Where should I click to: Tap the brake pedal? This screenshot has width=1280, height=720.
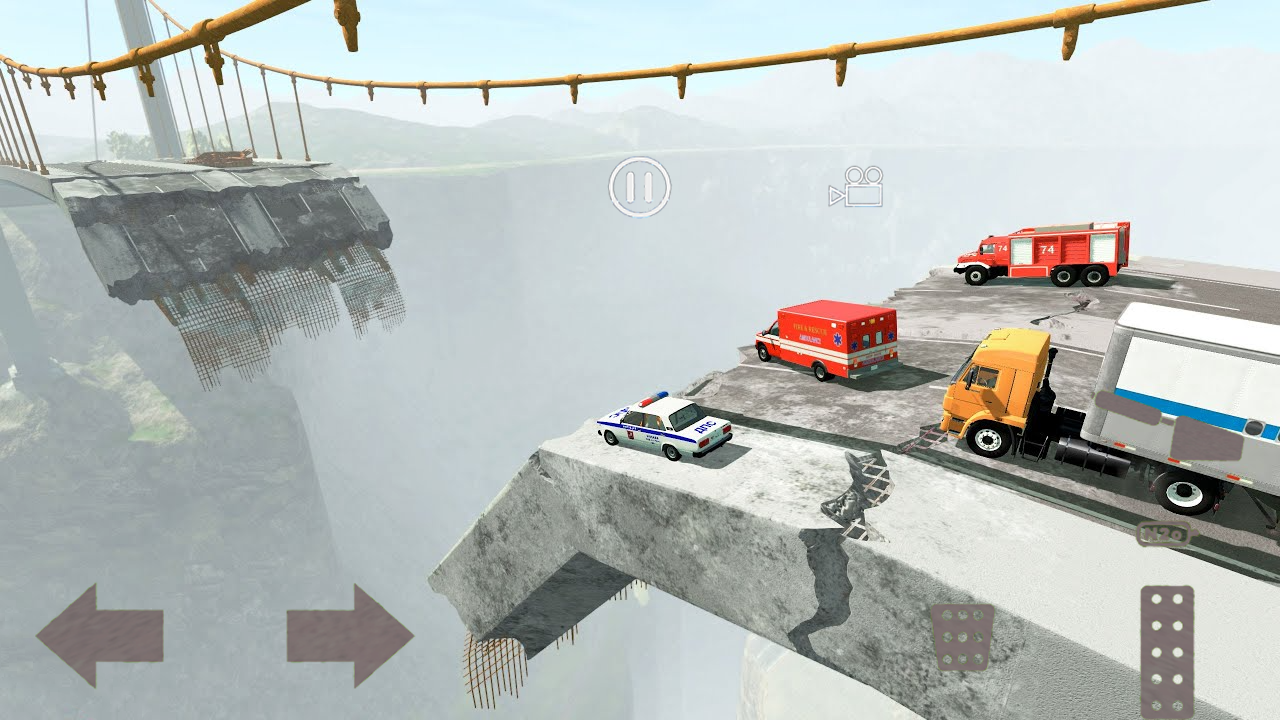pos(962,637)
